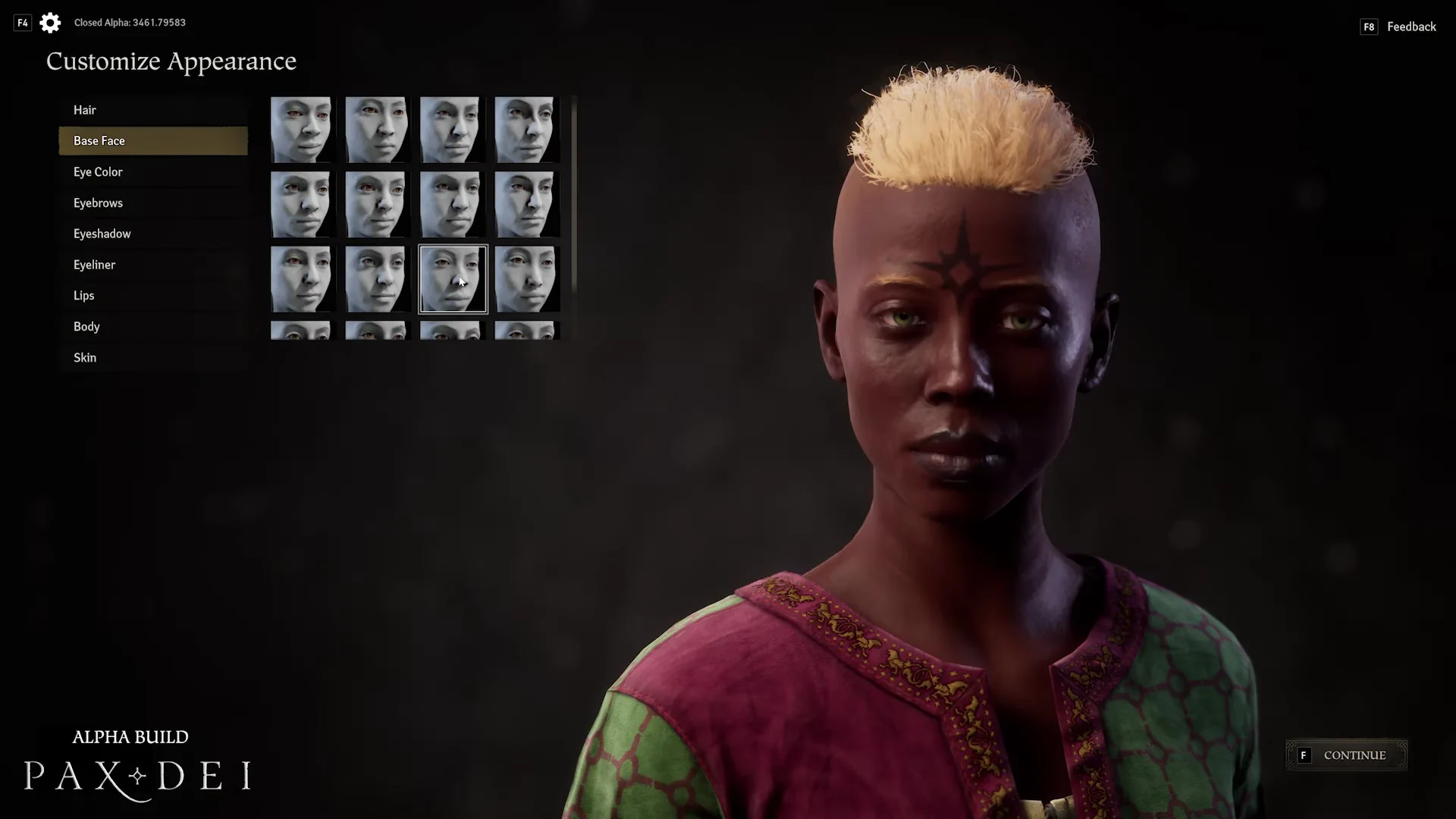This screenshot has height=819, width=1456.
Task: Click the Continue button
Action: click(1346, 755)
